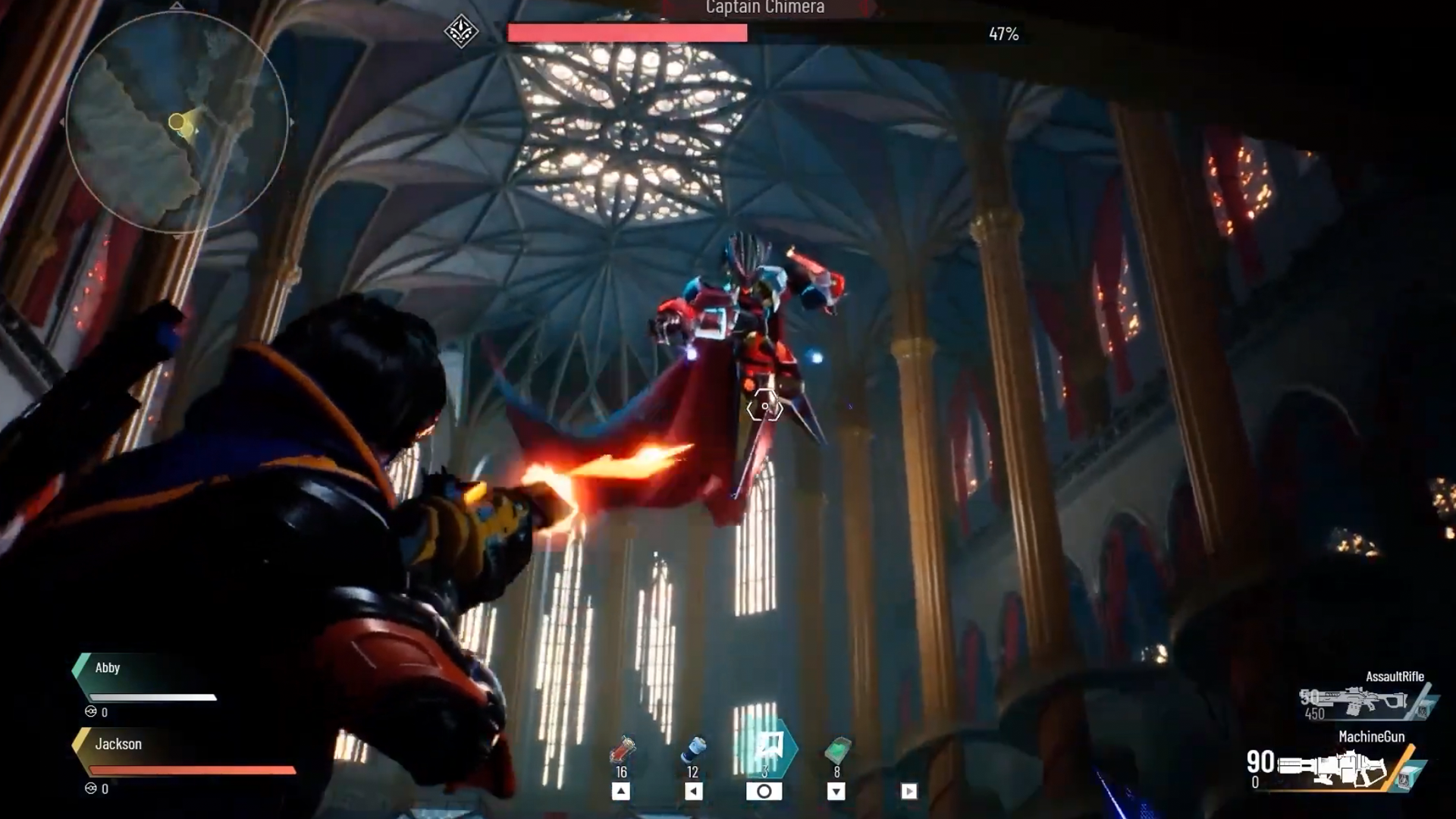Click Jackson's token counter icon
Image resolution: width=1456 pixels, height=819 pixels.
[x=90, y=789]
